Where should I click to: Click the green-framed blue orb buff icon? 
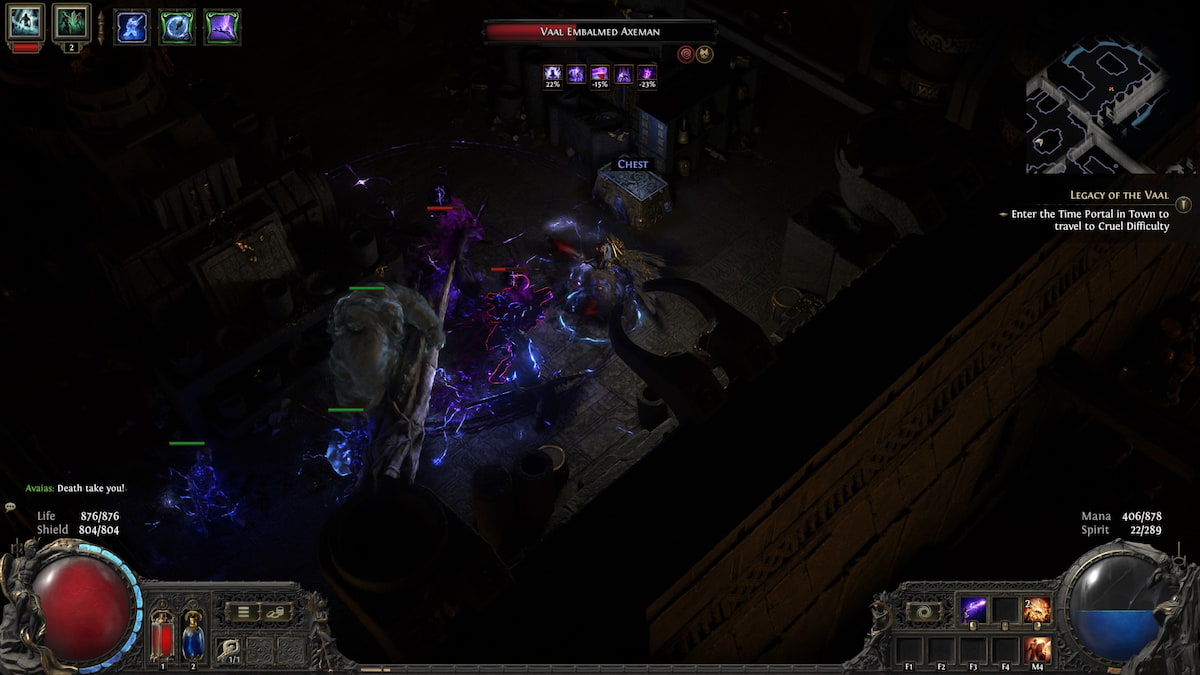[x=177, y=27]
